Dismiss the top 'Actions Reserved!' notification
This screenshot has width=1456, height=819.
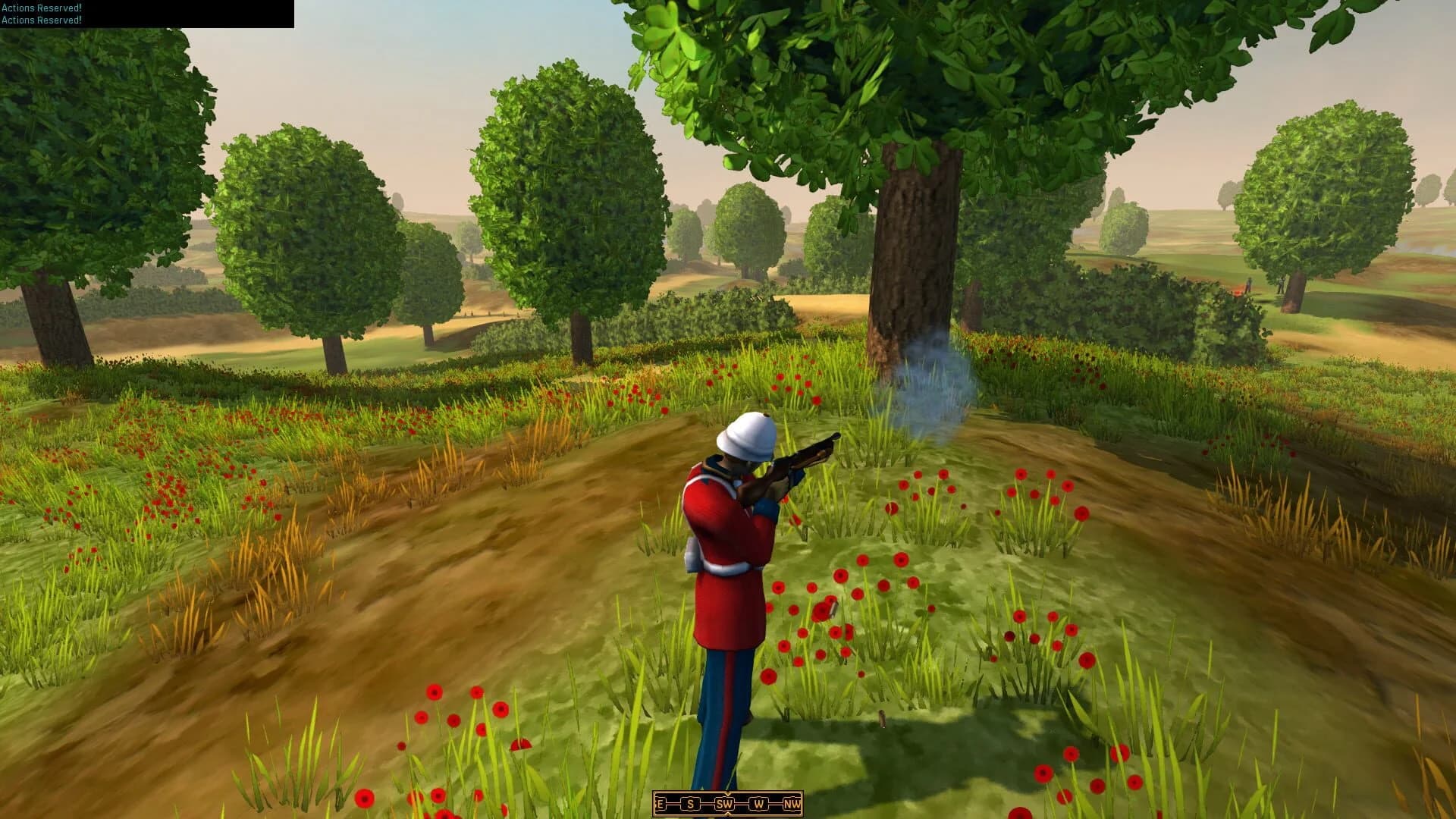click(41, 10)
